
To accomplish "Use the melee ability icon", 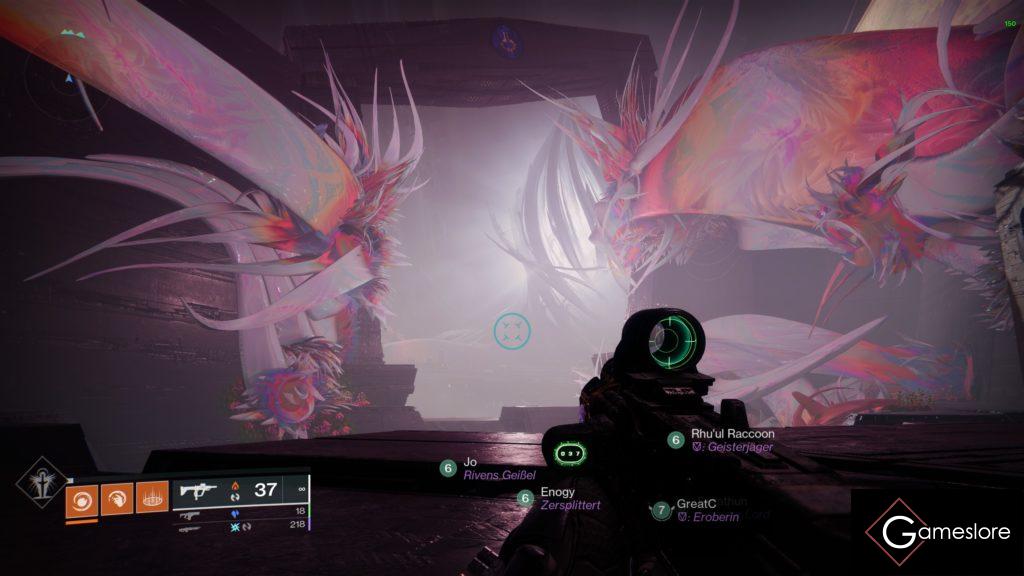I will click(x=116, y=498).
